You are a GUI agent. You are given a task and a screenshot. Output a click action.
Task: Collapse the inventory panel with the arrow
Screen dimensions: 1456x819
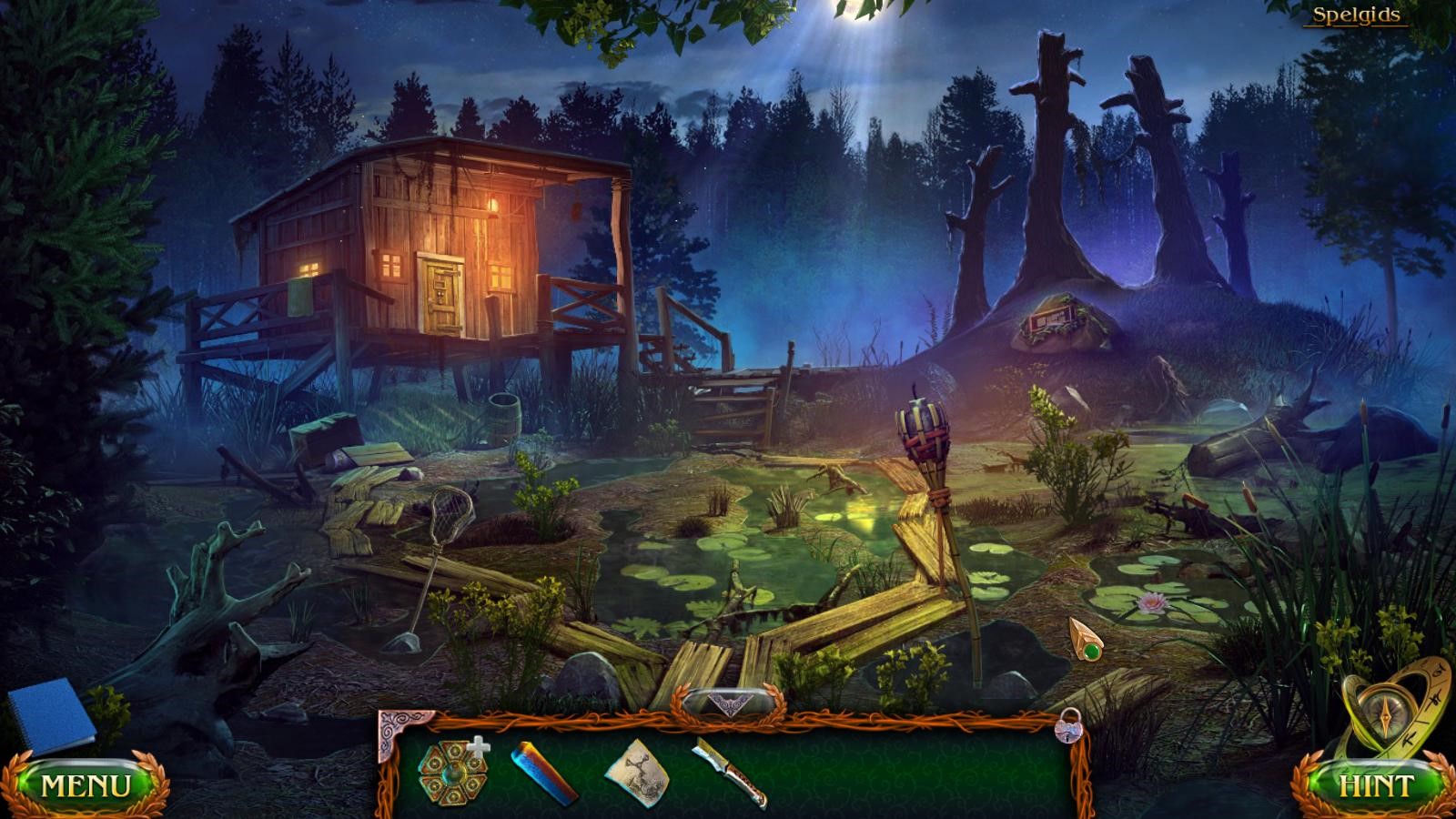pos(727,703)
